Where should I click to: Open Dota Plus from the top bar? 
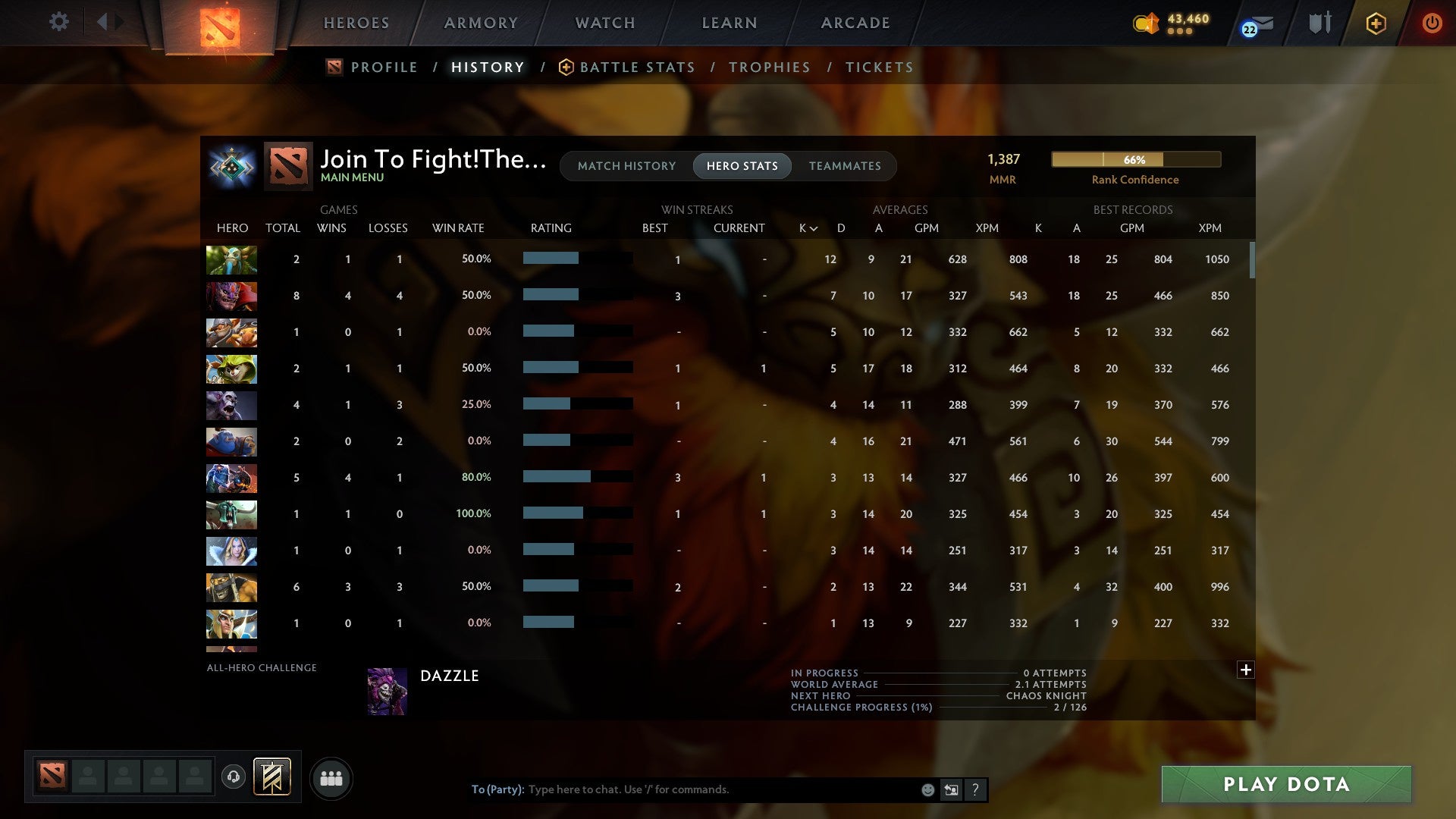pyautogui.click(x=1375, y=23)
